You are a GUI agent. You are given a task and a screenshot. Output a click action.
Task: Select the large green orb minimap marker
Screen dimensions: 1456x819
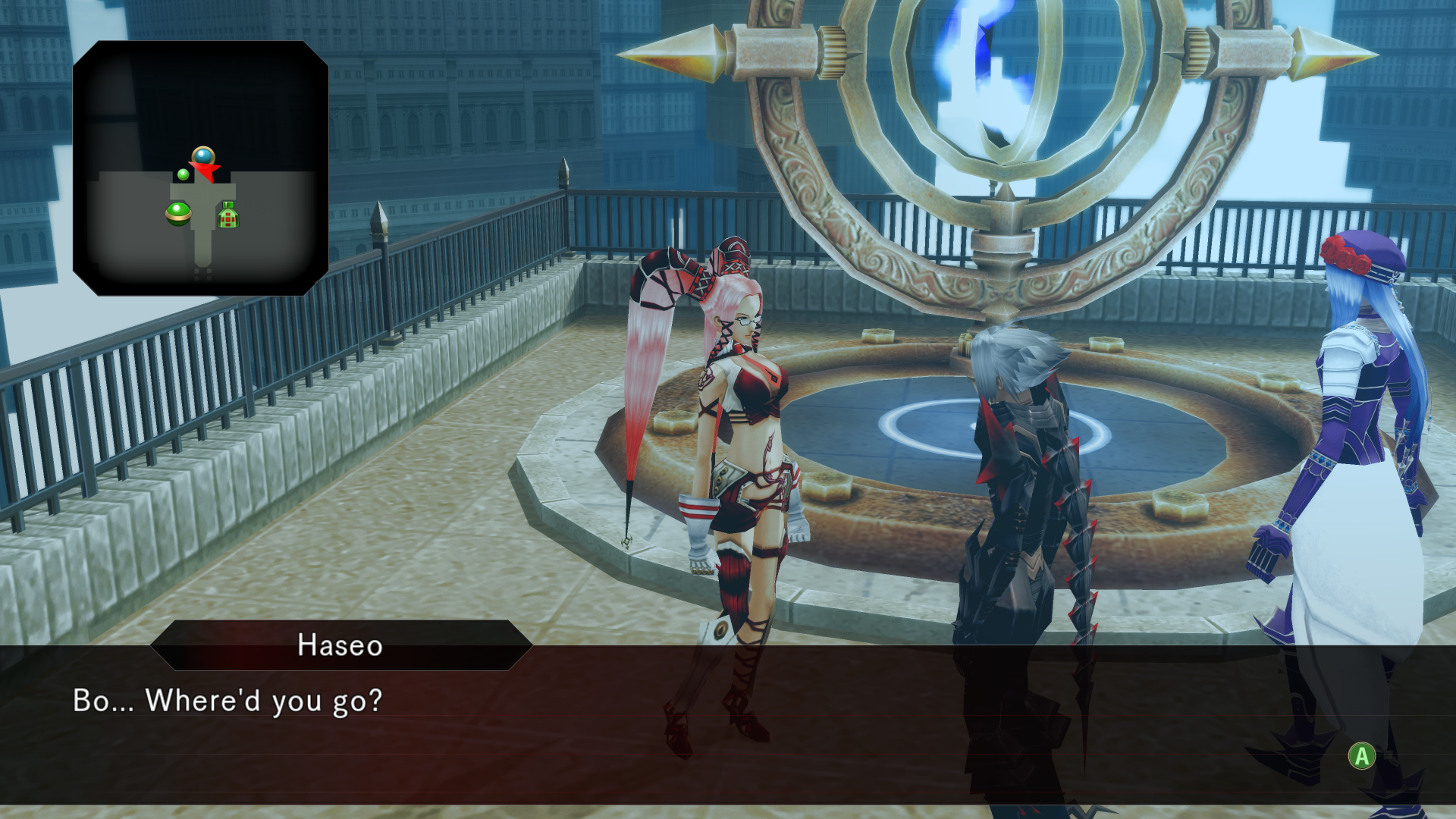(x=178, y=213)
